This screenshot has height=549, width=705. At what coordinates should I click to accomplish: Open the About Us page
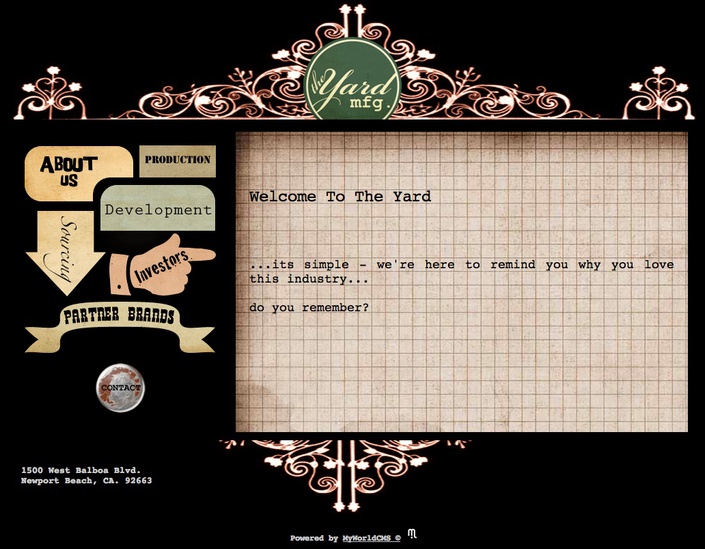click(x=70, y=171)
